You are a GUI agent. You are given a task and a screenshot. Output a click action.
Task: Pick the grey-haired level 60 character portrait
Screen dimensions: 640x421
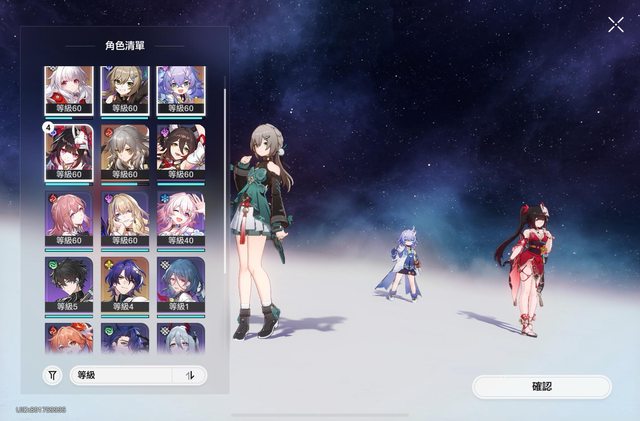(x=125, y=152)
